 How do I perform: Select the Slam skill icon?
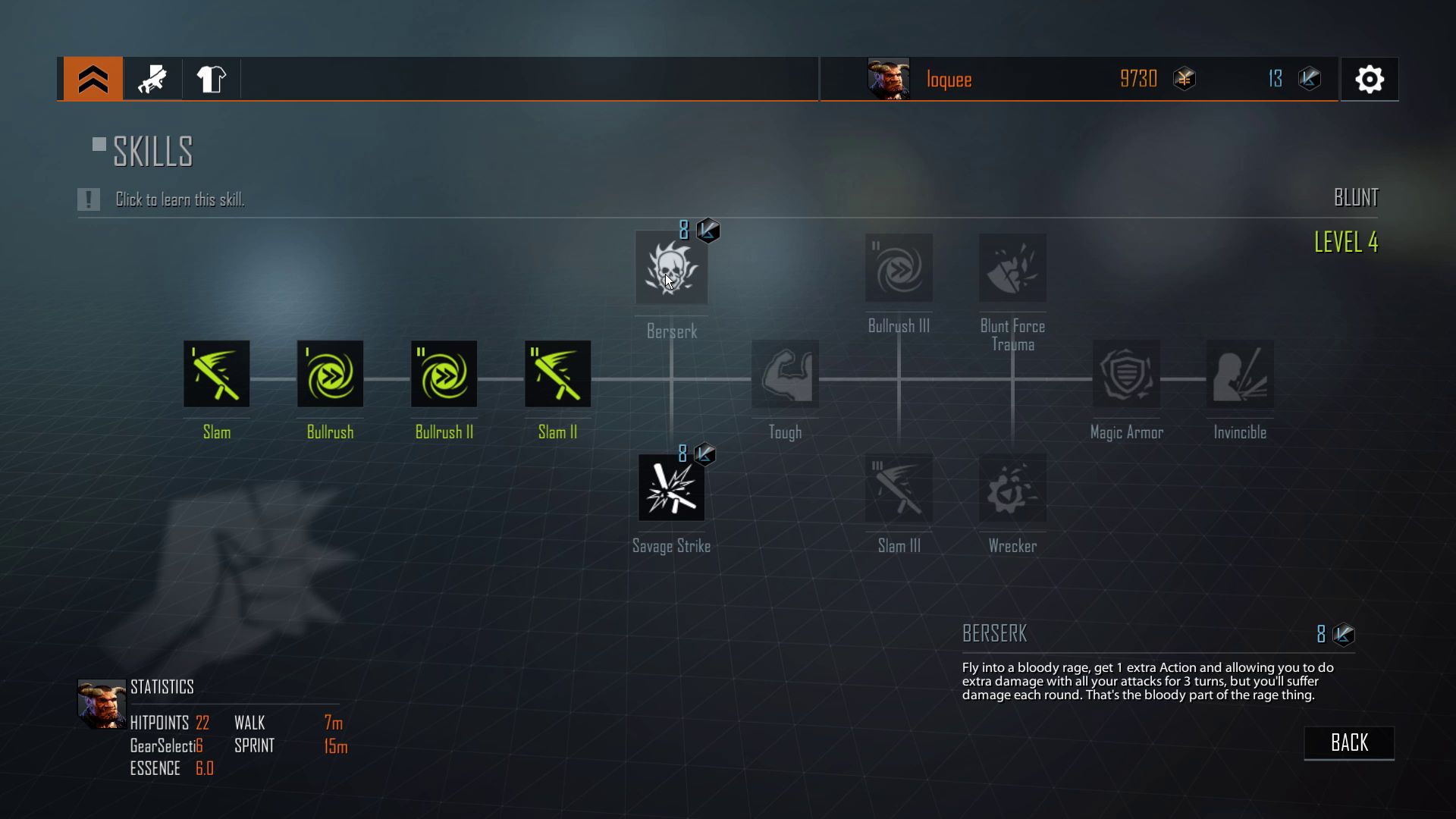pyautogui.click(x=217, y=374)
